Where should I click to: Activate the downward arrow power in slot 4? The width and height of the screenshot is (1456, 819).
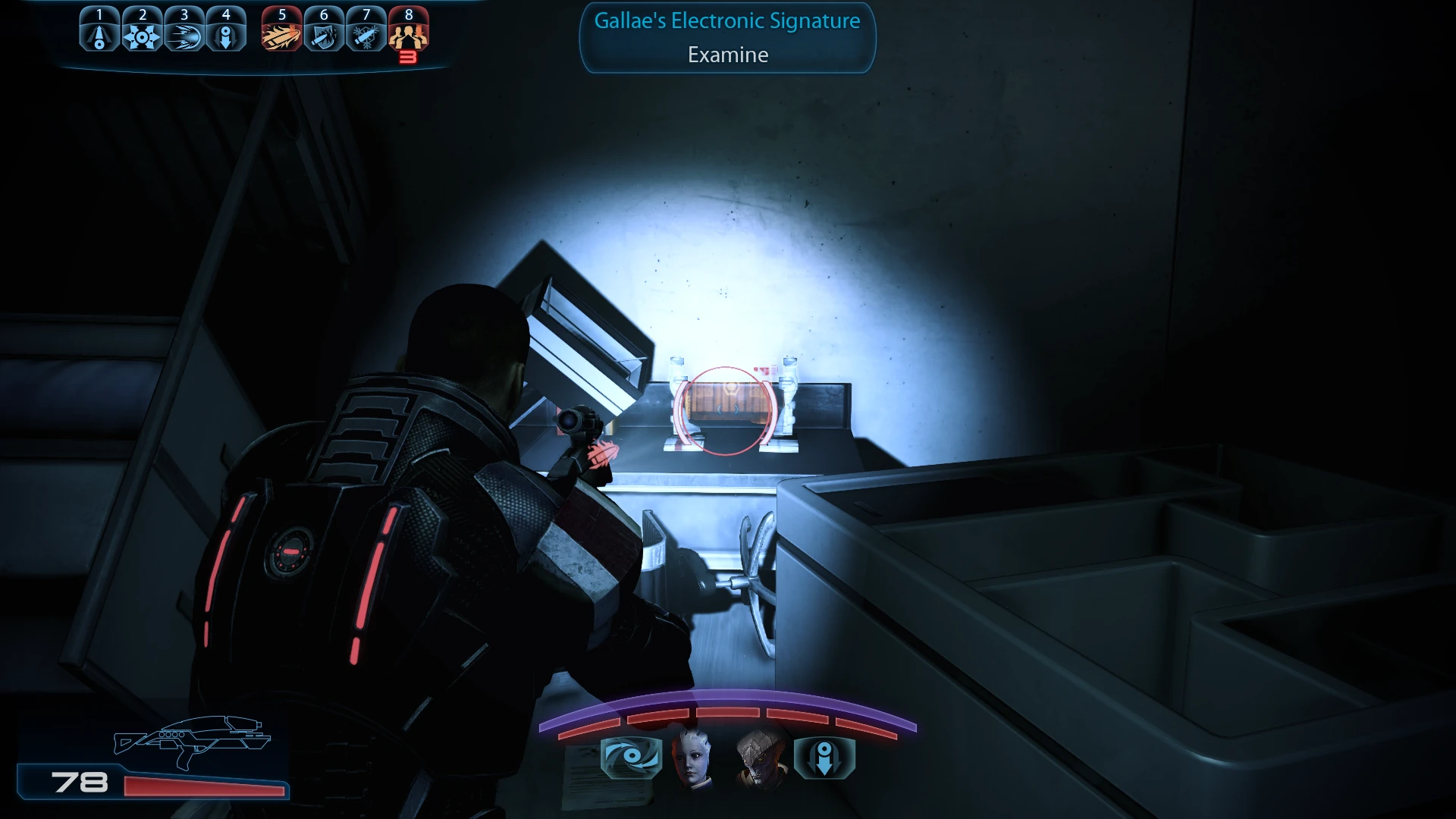pyautogui.click(x=226, y=30)
